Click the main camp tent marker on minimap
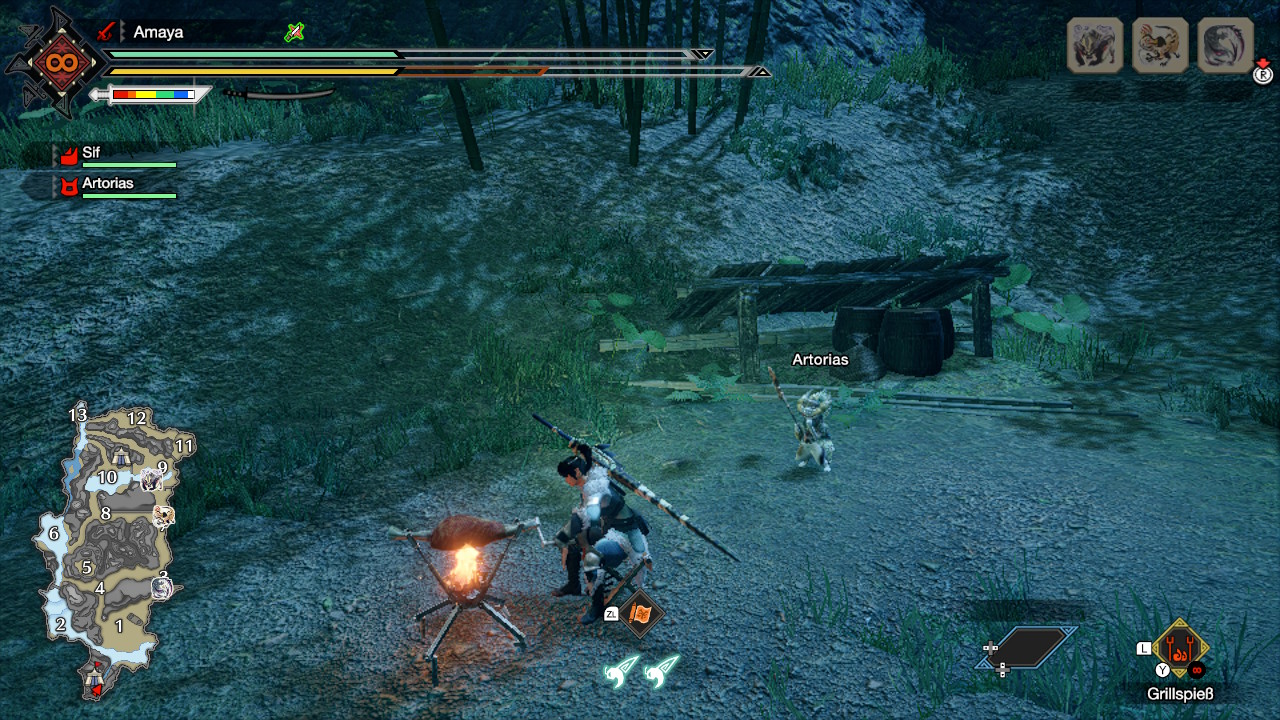Image resolution: width=1280 pixels, height=720 pixels. (95, 677)
